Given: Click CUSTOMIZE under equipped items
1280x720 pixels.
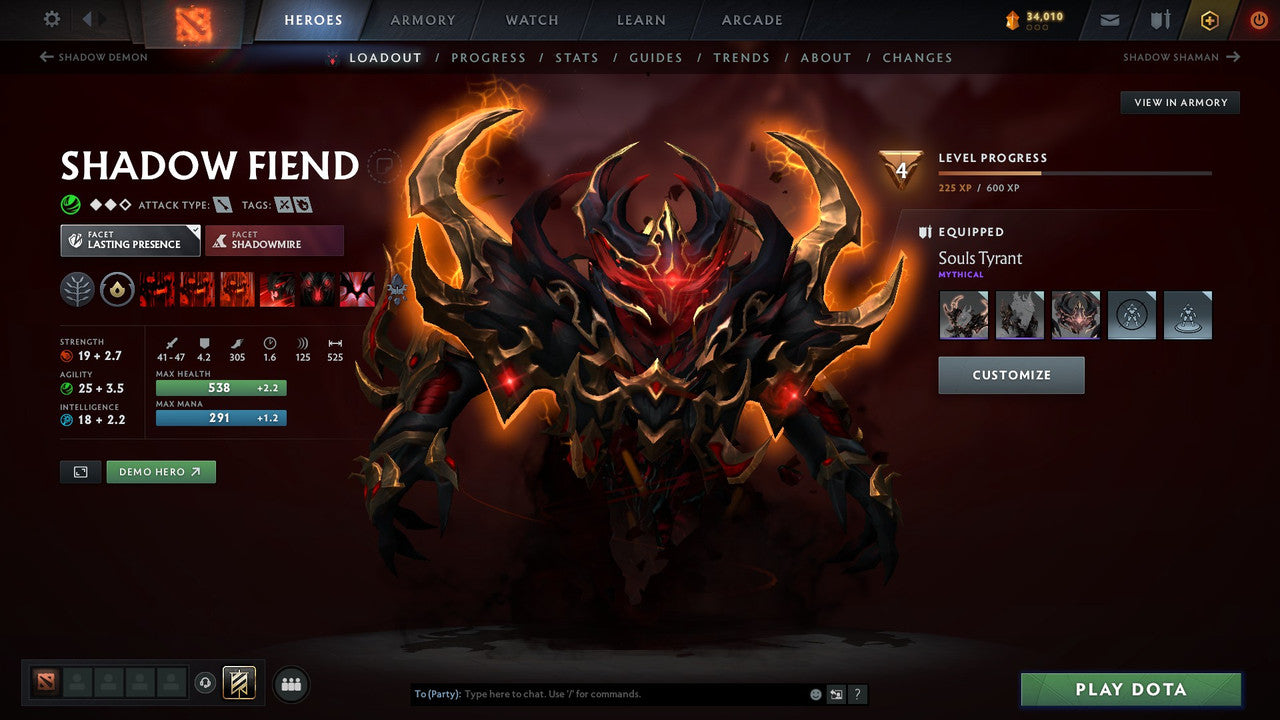Looking at the screenshot, I should (1010, 375).
